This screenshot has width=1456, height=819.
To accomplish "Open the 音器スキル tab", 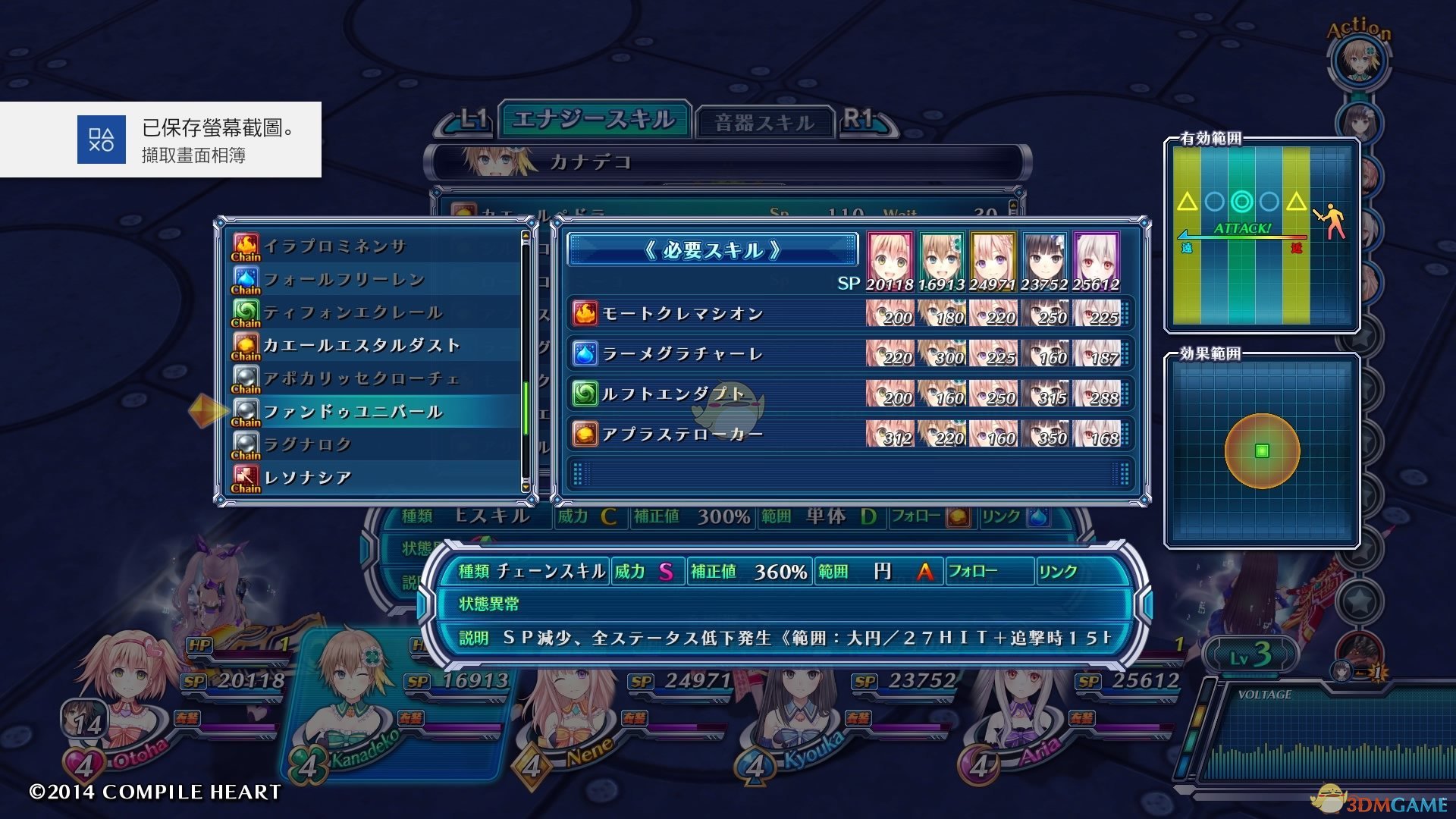I will coord(764,122).
